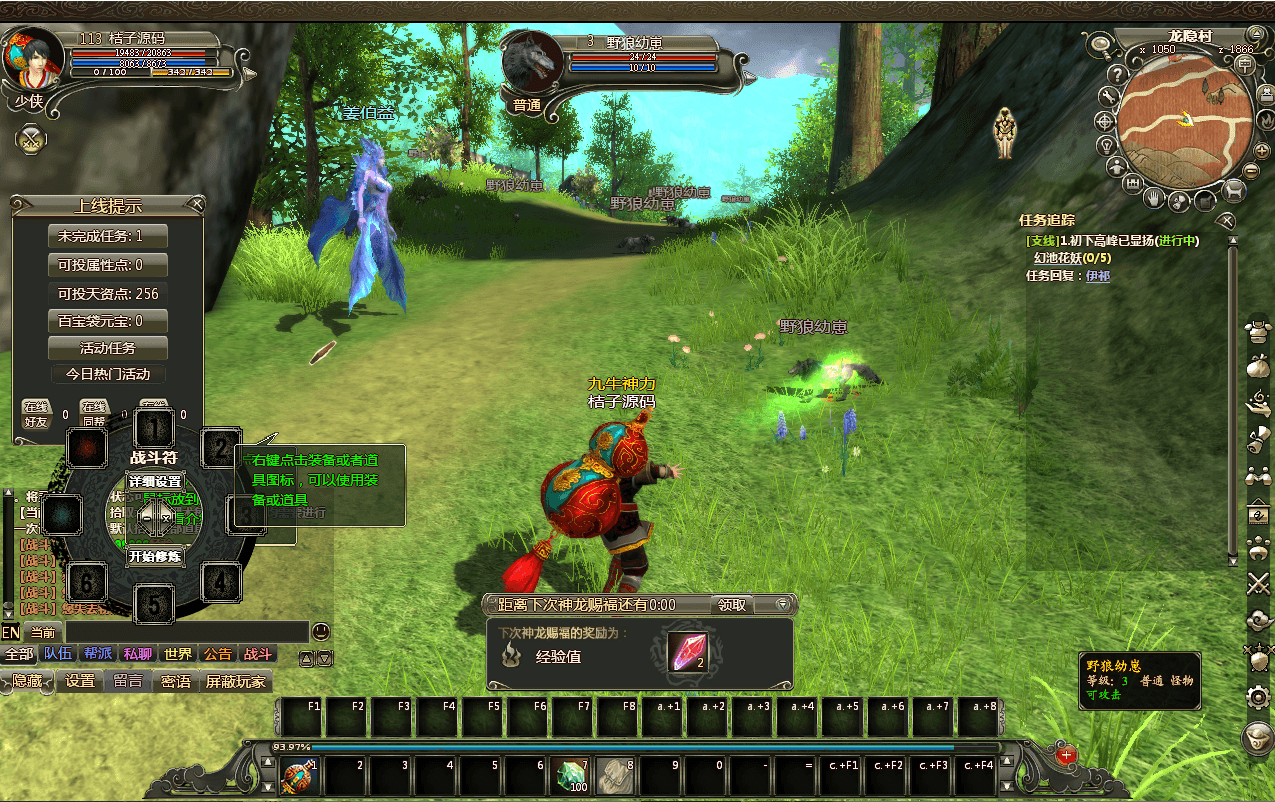This screenshot has width=1275, height=802.
Task: Close the 上线提示 login notice panel
Action: pos(197,205)
